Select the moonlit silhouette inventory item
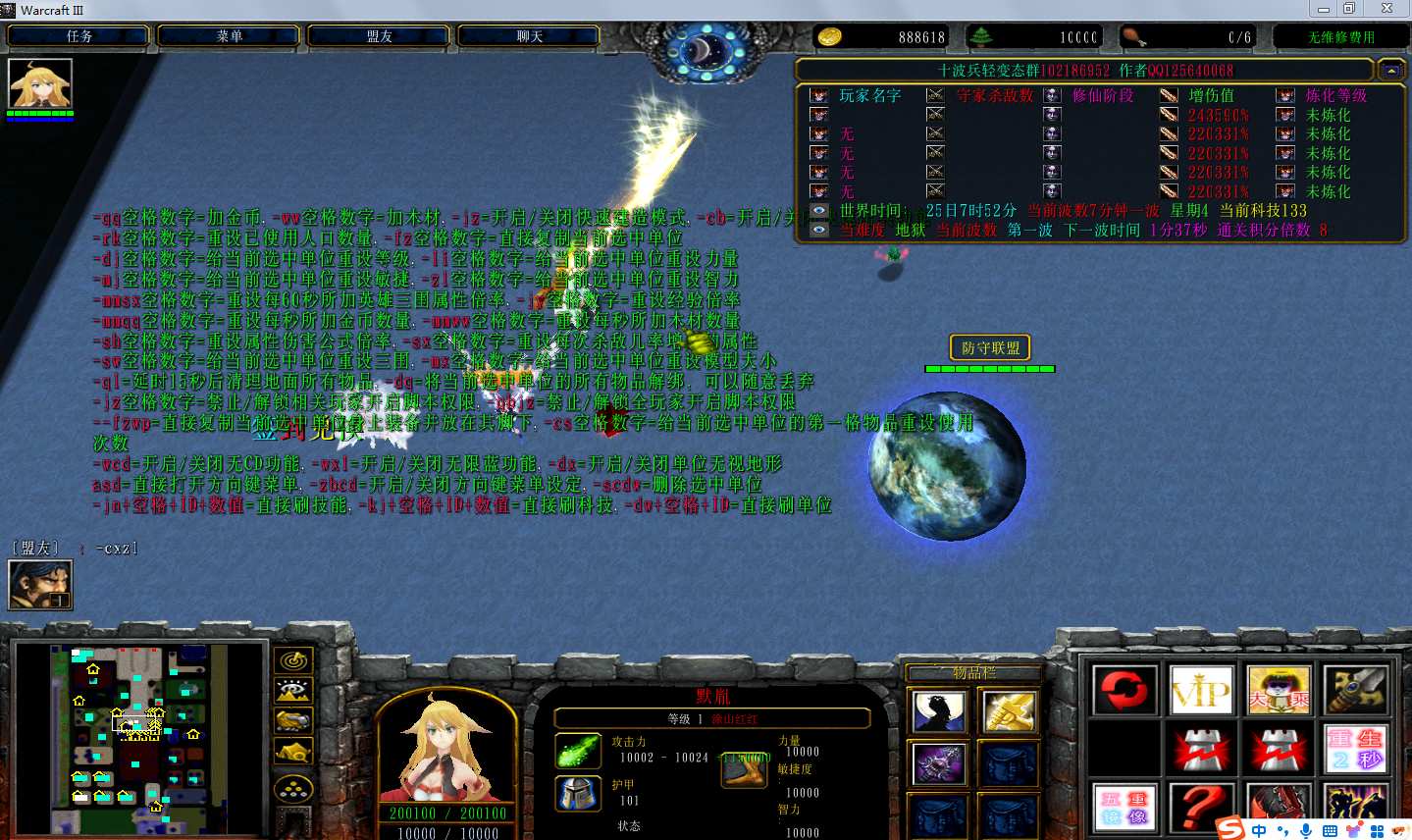The height and width of the screenshot is (840, 1412). [939, 712]
